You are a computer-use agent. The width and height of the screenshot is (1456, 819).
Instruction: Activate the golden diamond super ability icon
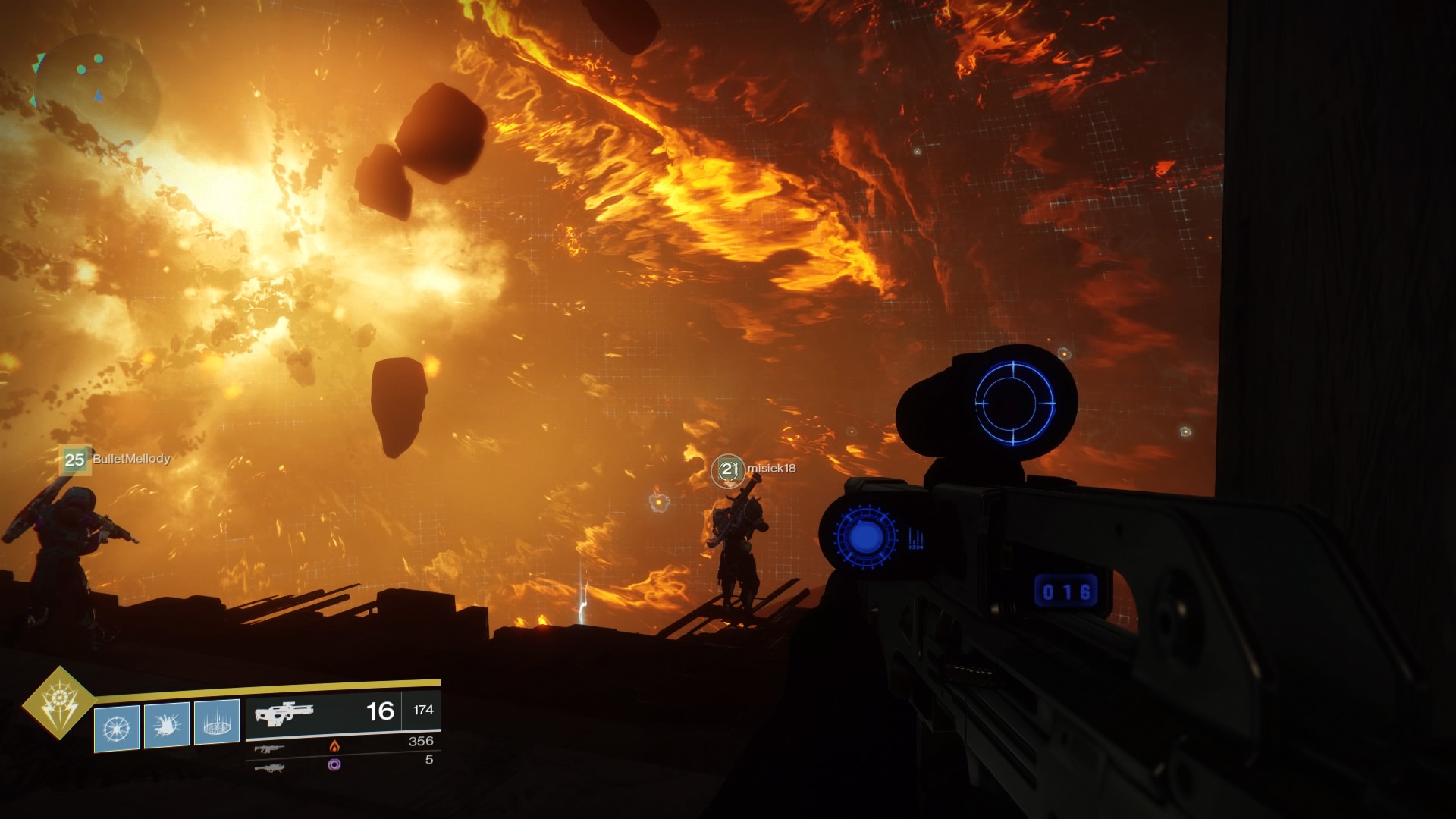point(59,703)
